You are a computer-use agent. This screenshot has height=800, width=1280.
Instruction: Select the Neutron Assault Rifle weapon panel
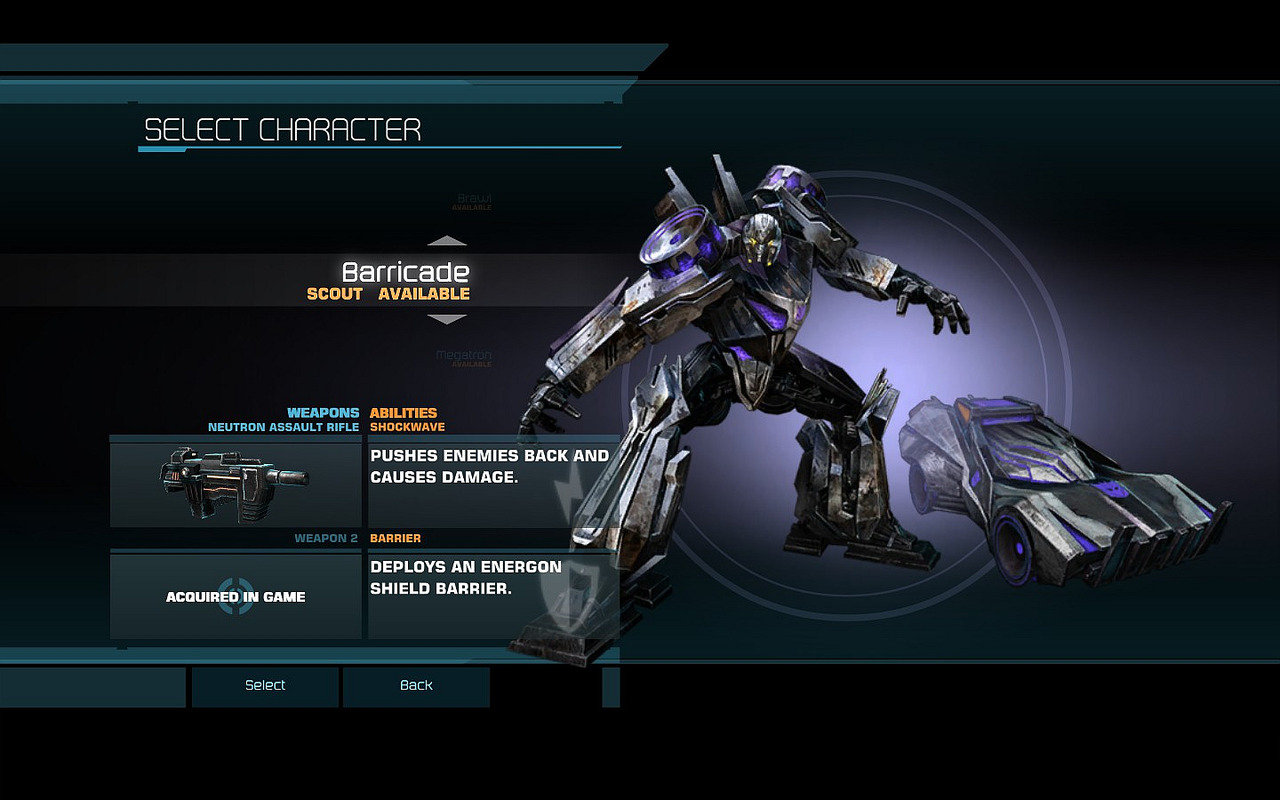tap(236, 484)
